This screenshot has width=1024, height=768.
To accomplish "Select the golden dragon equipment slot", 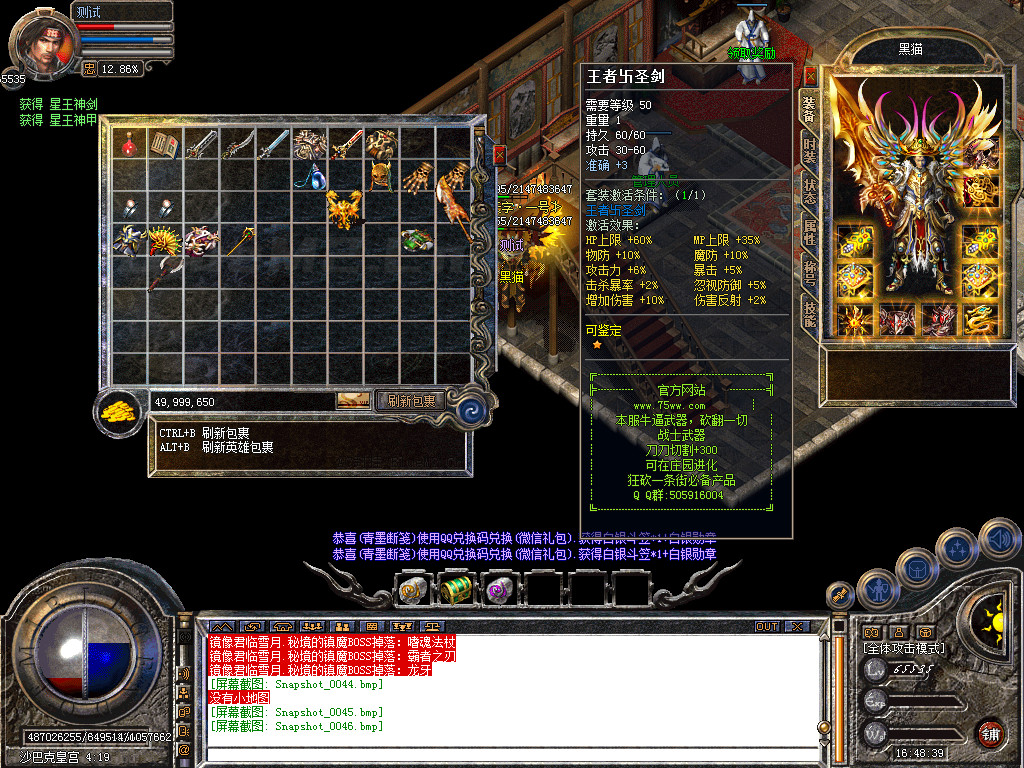I will (x=981, y=320).
